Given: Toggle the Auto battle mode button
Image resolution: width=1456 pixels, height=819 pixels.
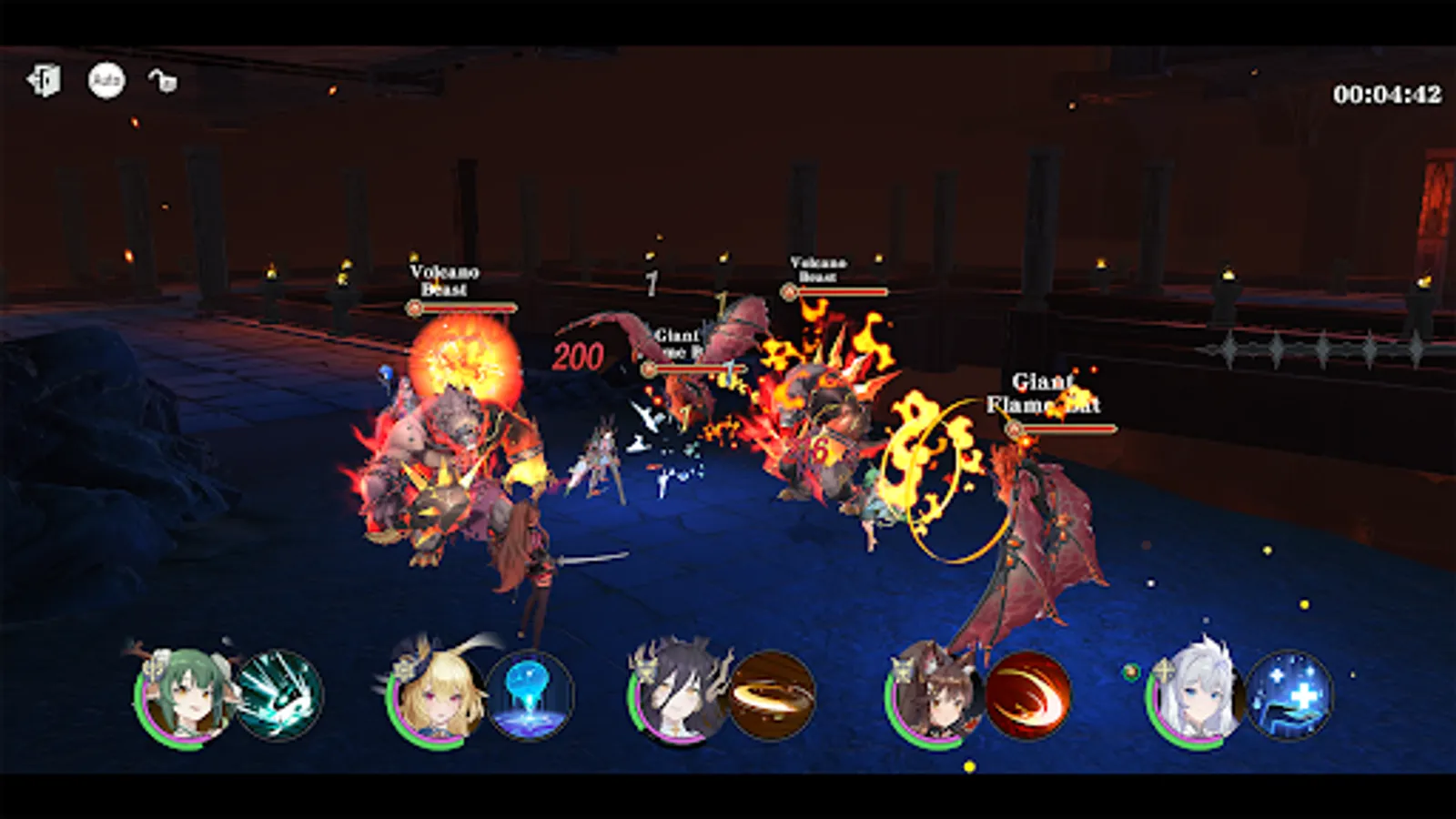Looking at the screenshot, I should tap(106, 82).
